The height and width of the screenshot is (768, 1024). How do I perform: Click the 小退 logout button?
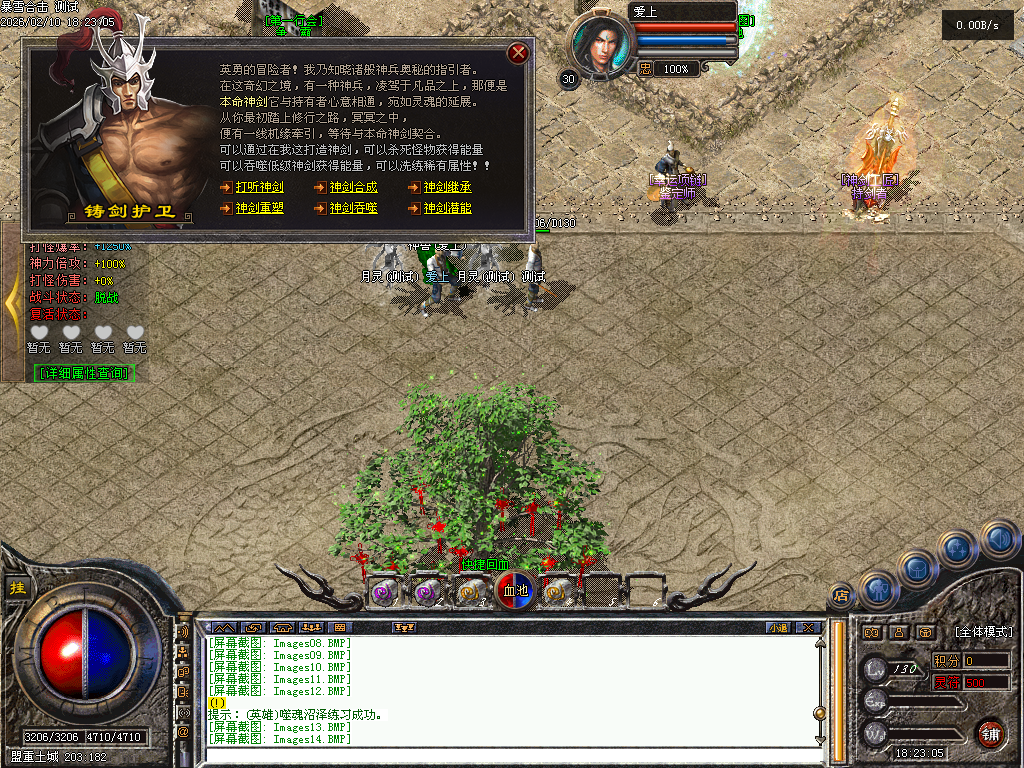click(778, 628)
